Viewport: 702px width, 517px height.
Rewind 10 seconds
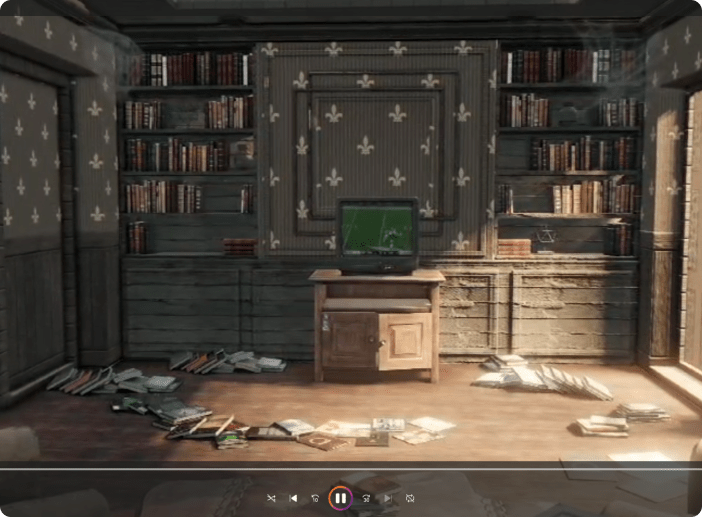coord(315,497)
